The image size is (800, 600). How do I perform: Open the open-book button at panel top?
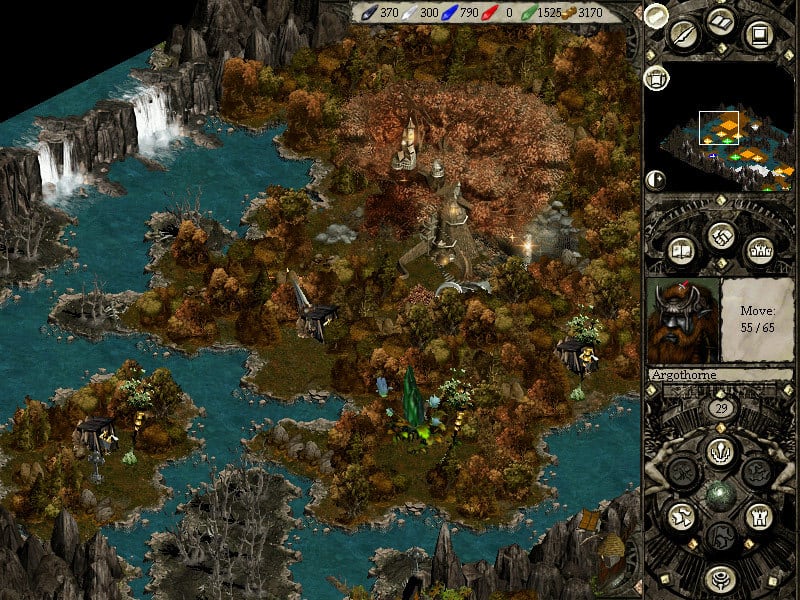(x=720, y=21)
